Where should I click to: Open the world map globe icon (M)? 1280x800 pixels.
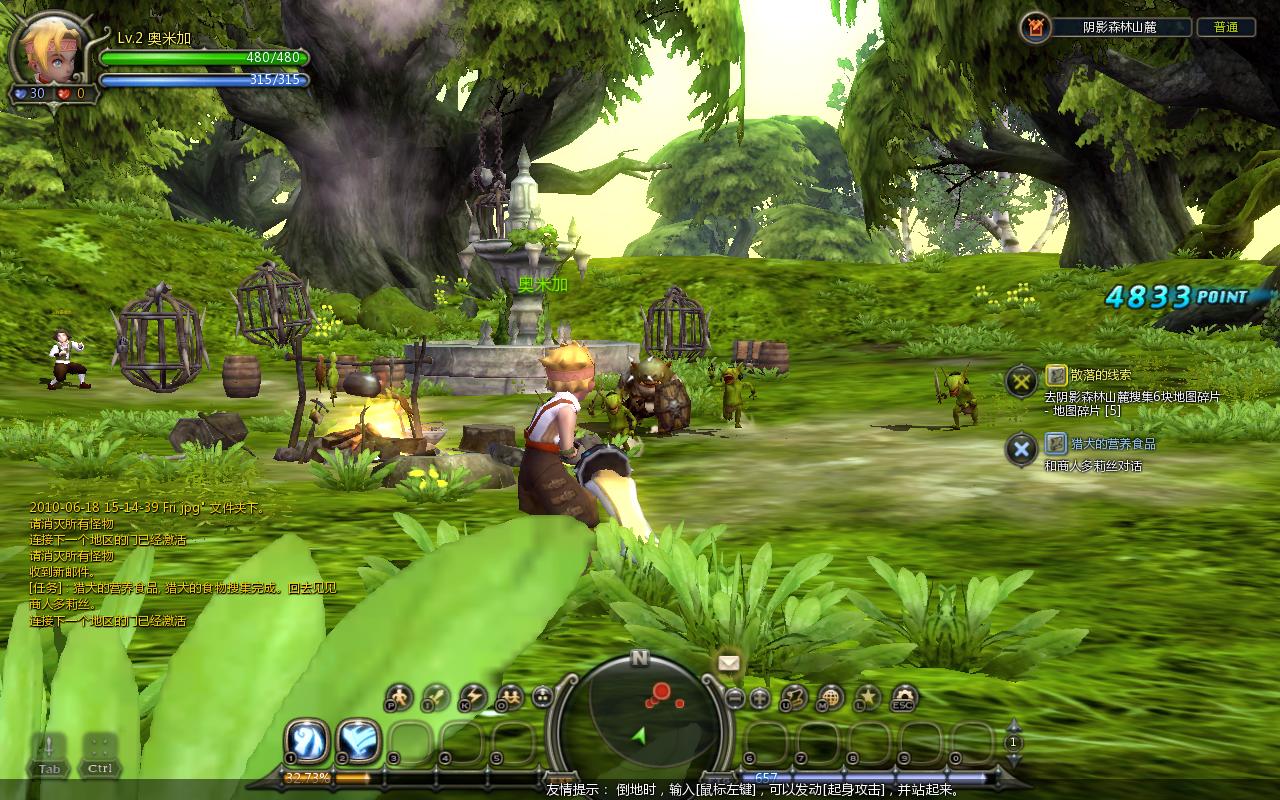pyautogui.click(x=830, y=696)
